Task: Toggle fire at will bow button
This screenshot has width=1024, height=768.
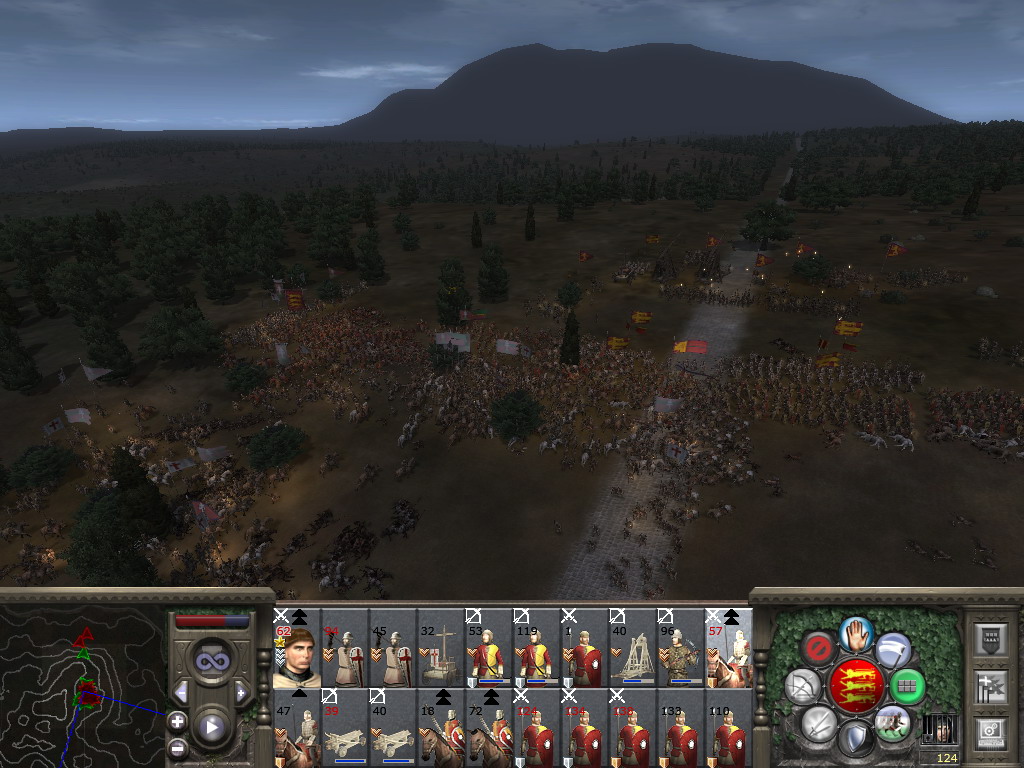Action: coord(803,687)
